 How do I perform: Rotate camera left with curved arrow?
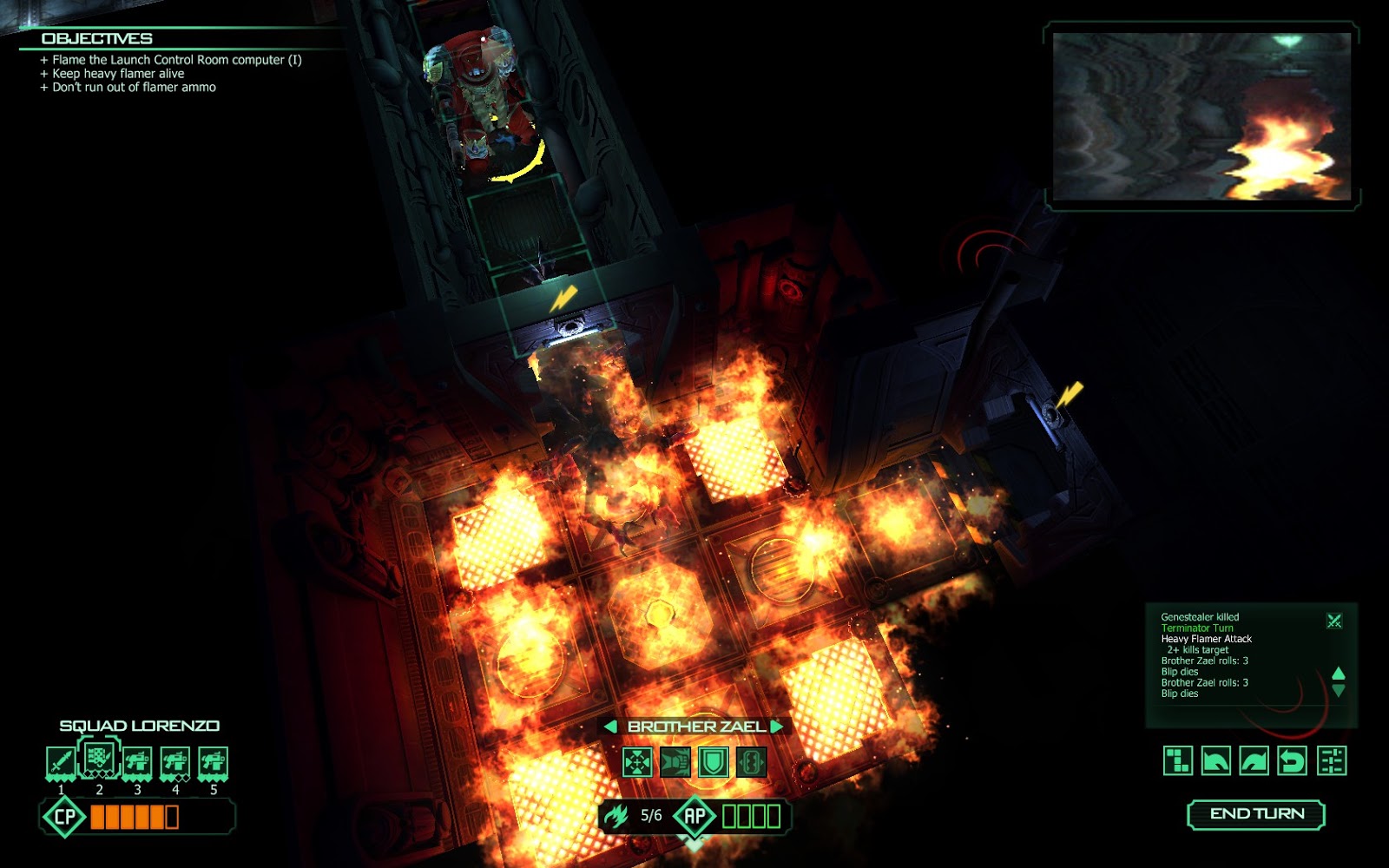click(1216, 761)
